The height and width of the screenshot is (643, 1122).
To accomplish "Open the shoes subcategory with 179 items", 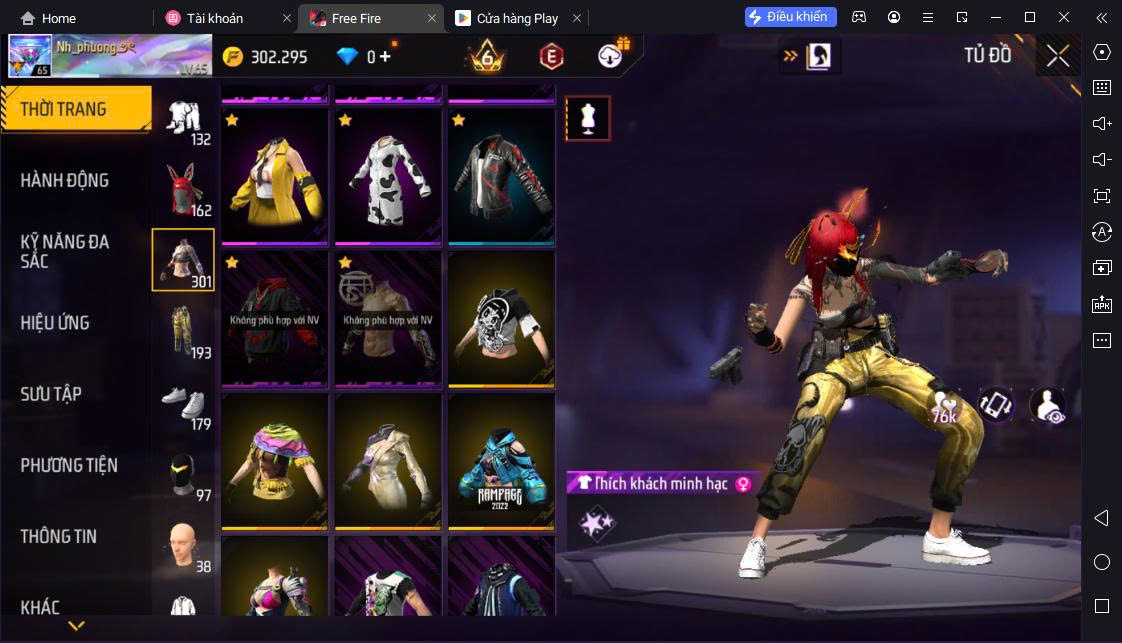I will click(x=183, y=402).
